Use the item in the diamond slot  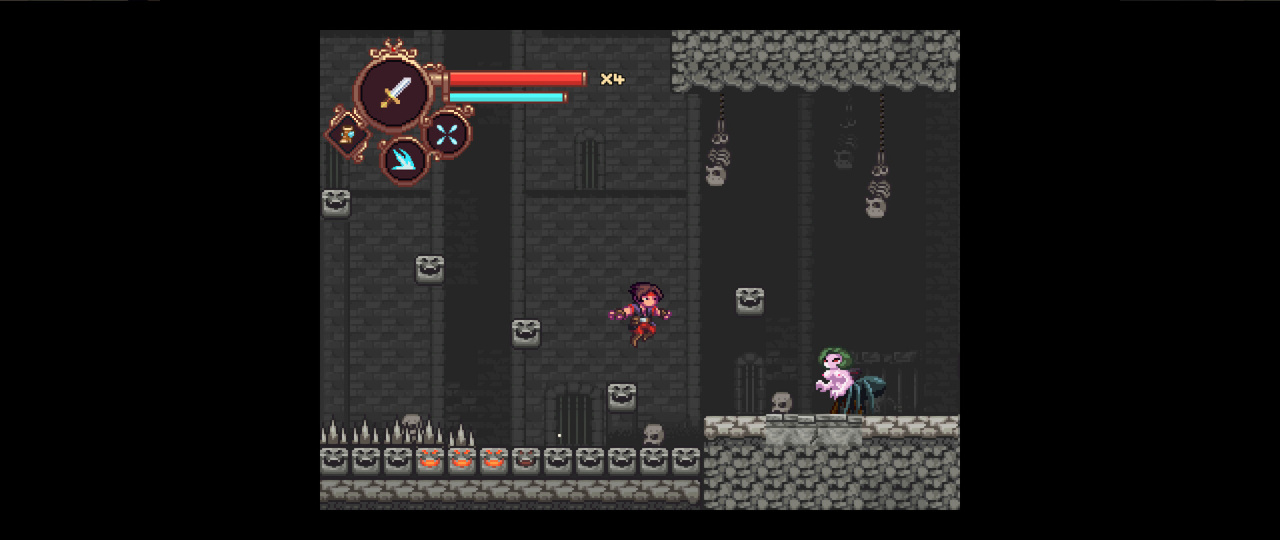tap(347, 134)
